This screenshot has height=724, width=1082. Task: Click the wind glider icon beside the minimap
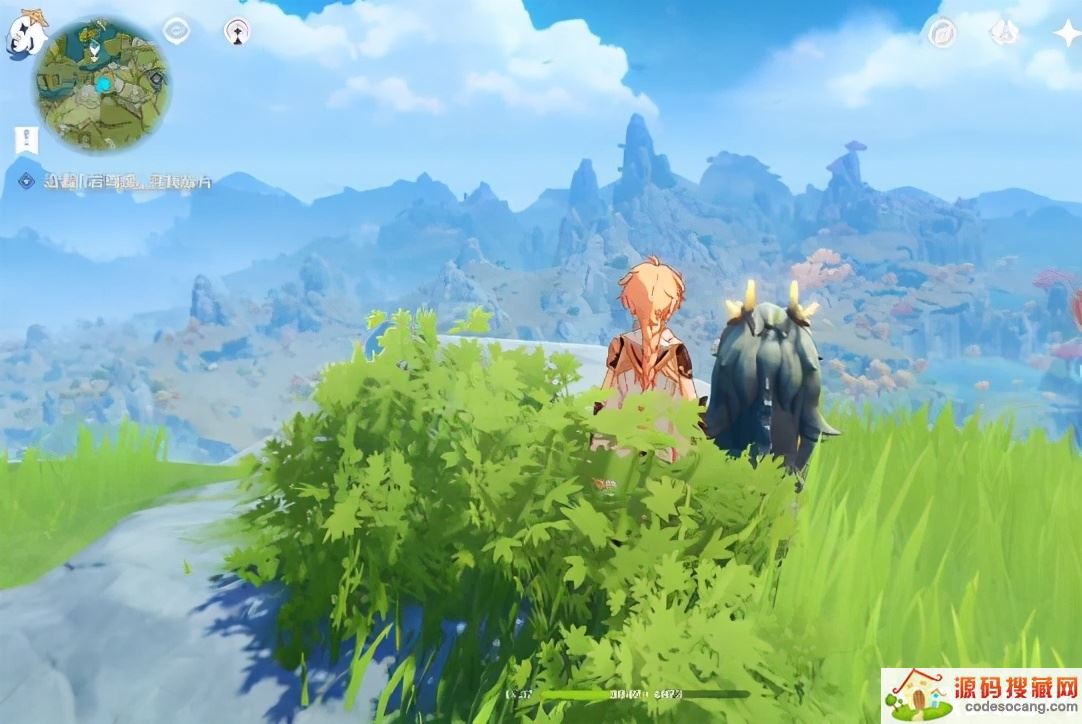(237, 31)
